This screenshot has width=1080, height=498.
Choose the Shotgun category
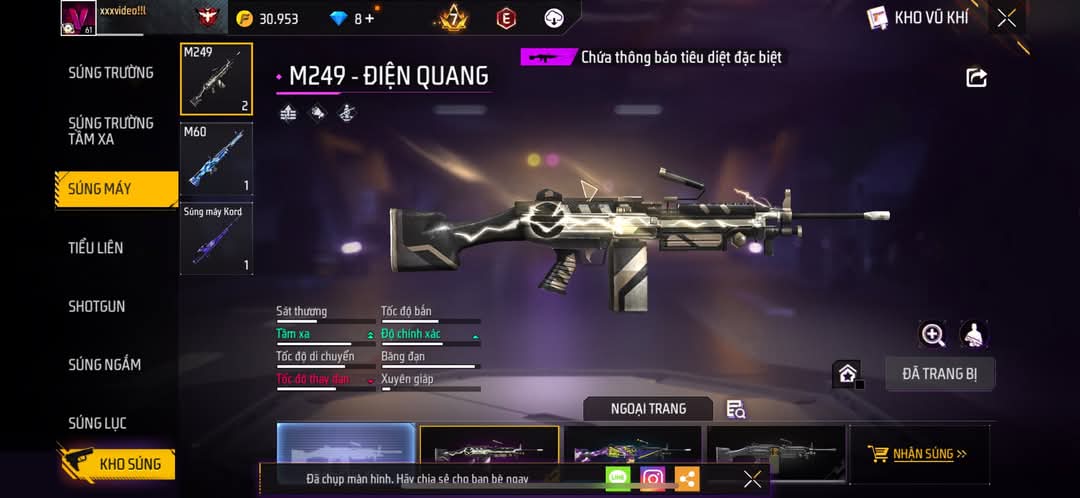(97, 306)
